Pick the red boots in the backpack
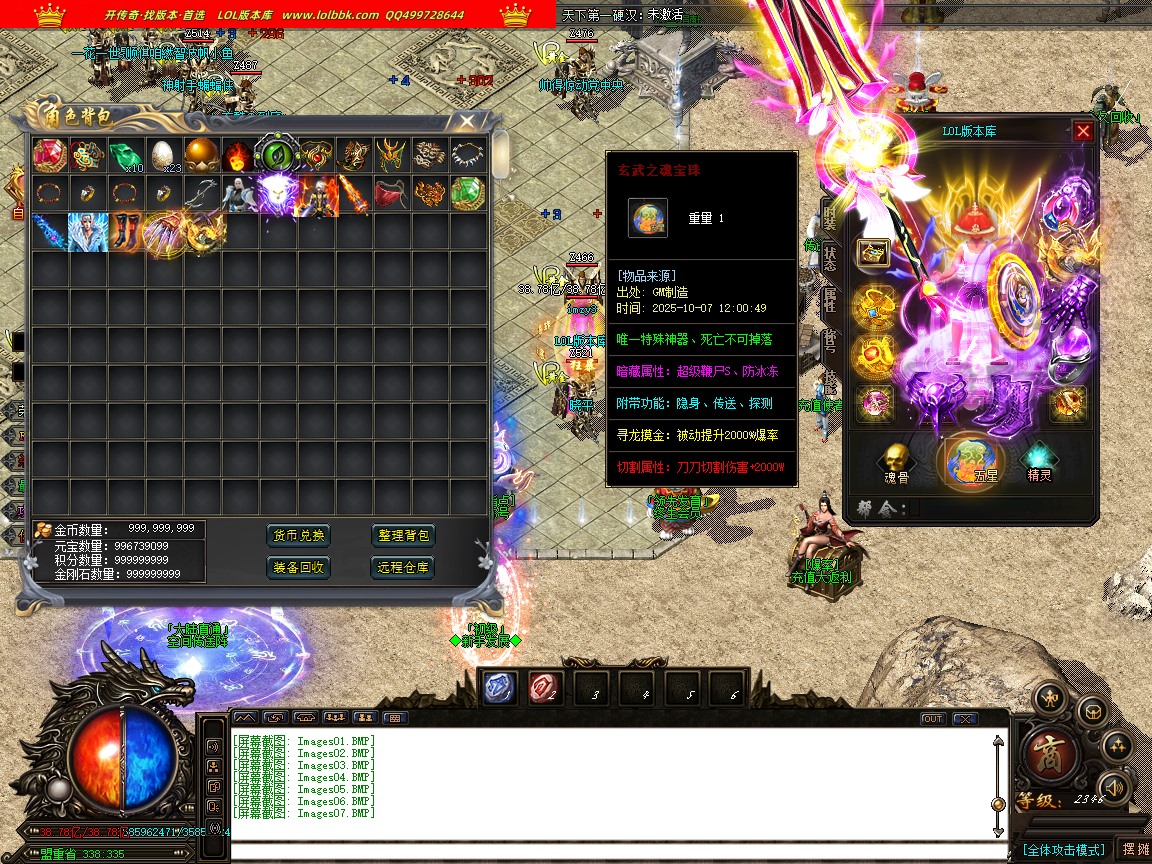 coord(125,231)
